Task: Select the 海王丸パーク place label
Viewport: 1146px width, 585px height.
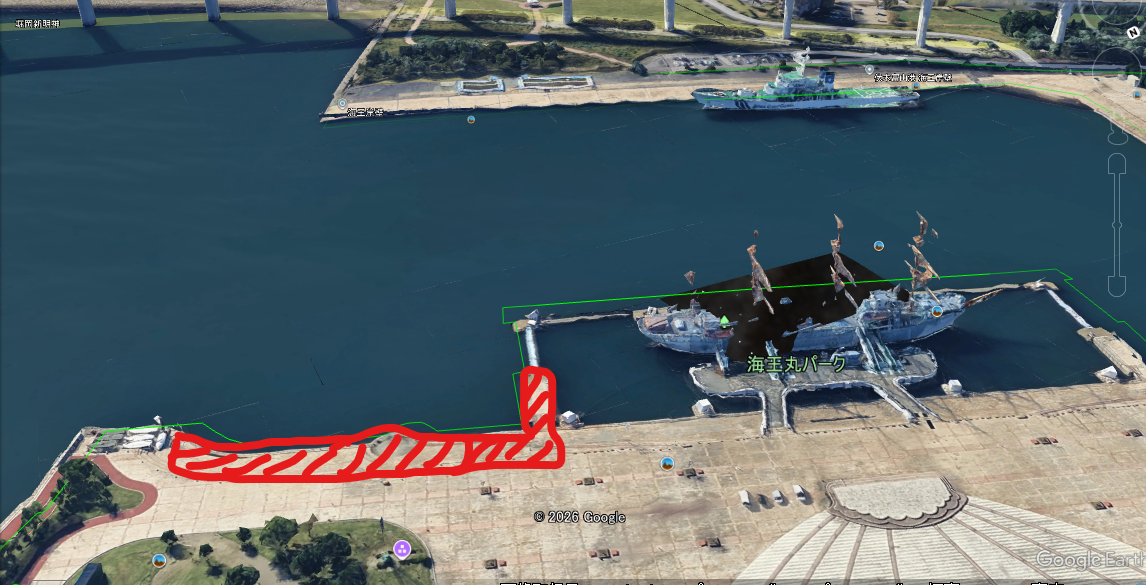Action: click(x=796, y=363)
